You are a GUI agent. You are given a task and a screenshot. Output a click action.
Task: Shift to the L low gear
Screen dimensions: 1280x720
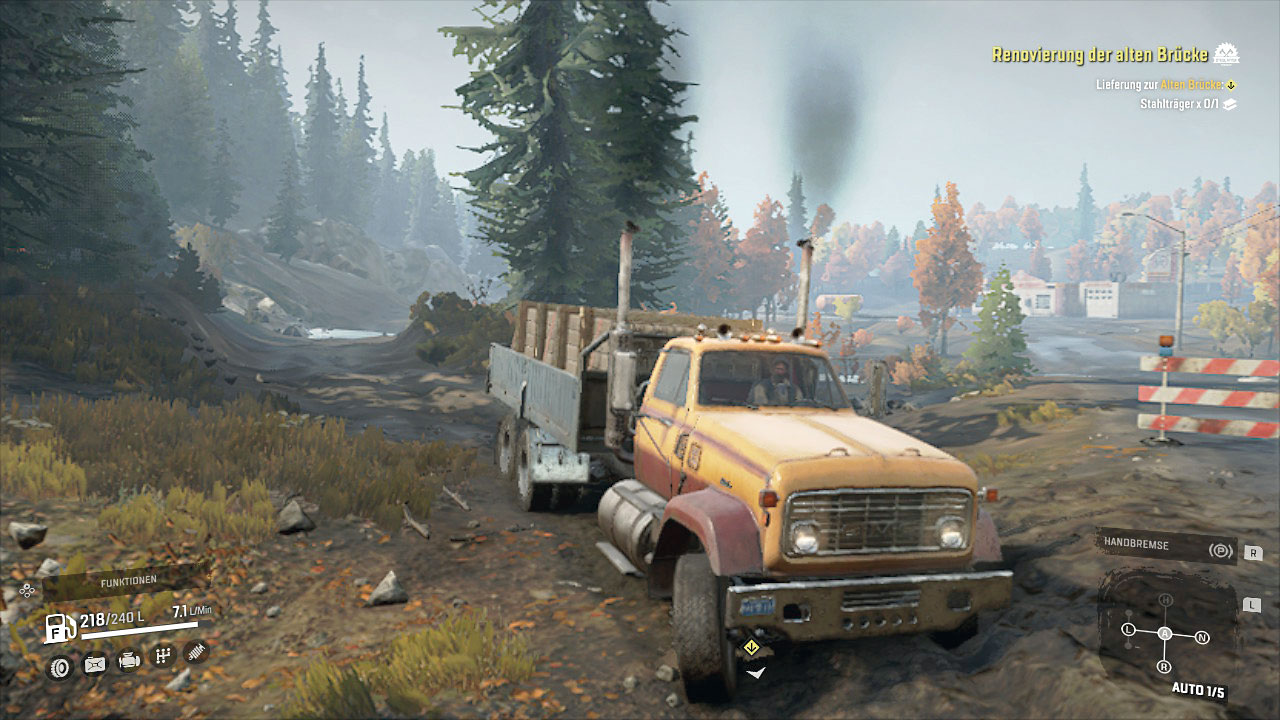click(1128, 630)
